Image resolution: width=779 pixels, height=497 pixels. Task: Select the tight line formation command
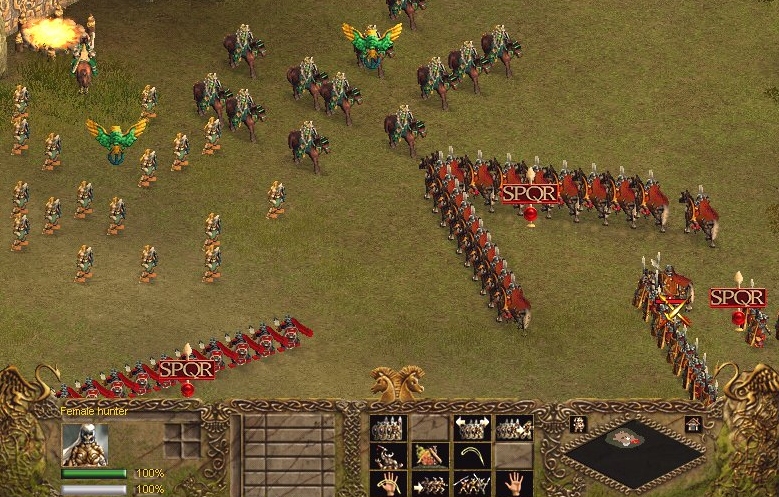pos(387,428)
